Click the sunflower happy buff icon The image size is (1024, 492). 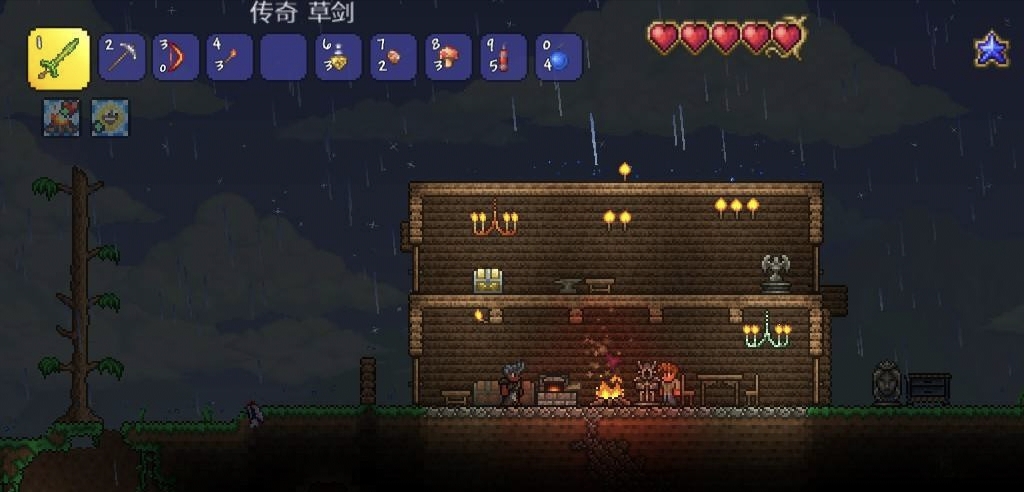tap(110, 118)
